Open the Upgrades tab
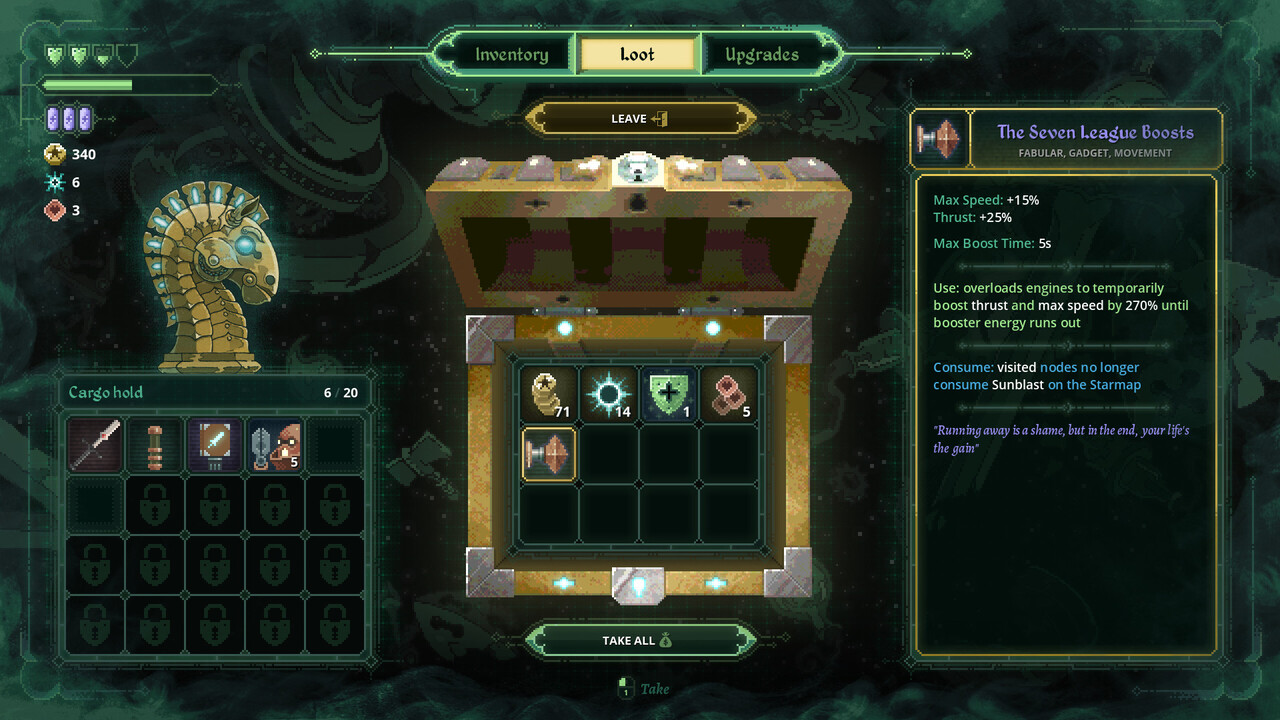This screenshot has height=720, width=1280. point(762,55)
